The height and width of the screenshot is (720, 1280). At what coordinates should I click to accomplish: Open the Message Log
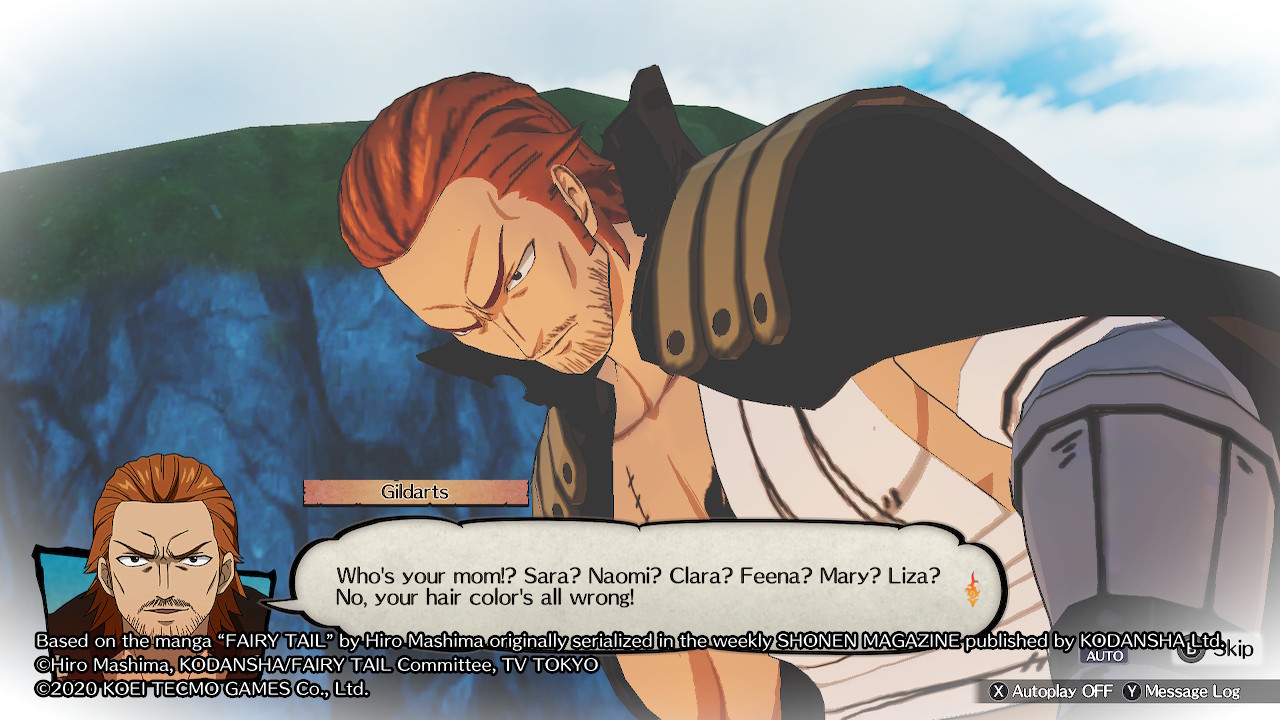point(1182,691)
